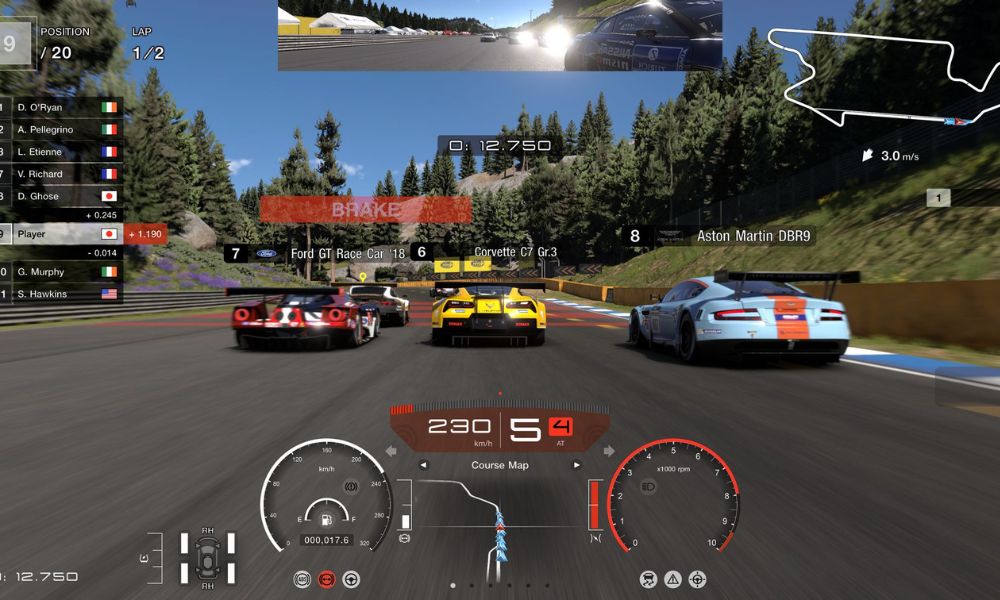Toggle the ABS indicator icon
Viewport: 1000px width, 600px height.
coord(302,579)
